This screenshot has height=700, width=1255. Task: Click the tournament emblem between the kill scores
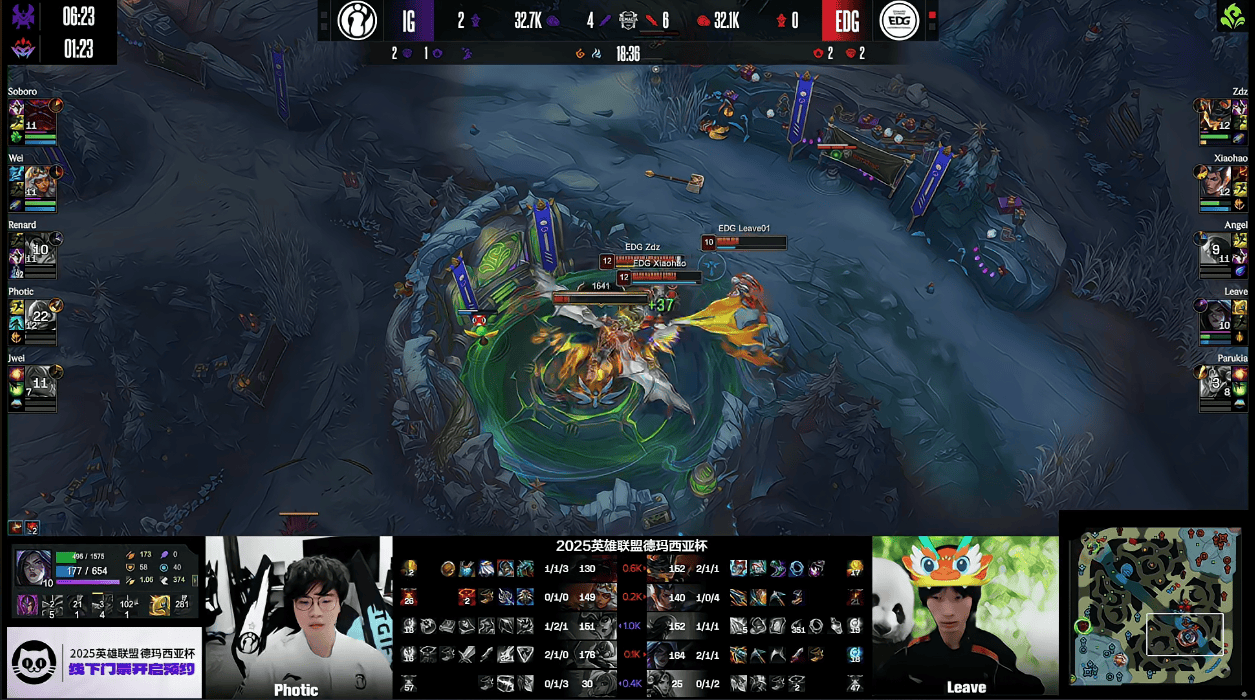[627, 19]
